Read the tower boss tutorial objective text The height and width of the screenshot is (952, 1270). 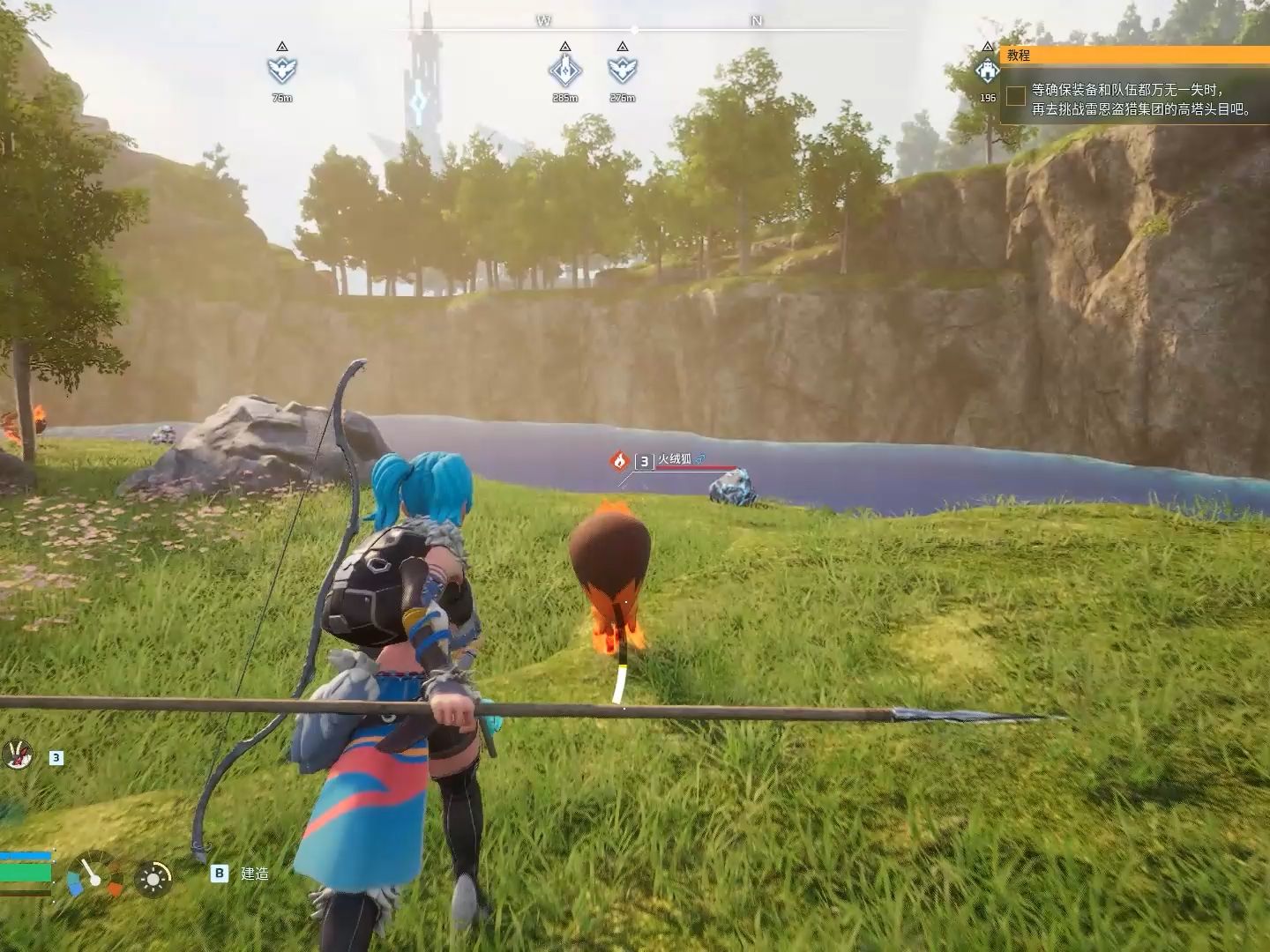pyautogui.click(x=1141, y=100)
